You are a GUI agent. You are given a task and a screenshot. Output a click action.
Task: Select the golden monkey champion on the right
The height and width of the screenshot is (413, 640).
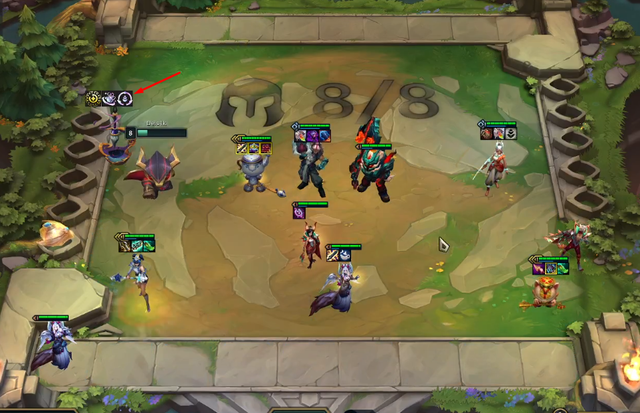pos(545,290)
